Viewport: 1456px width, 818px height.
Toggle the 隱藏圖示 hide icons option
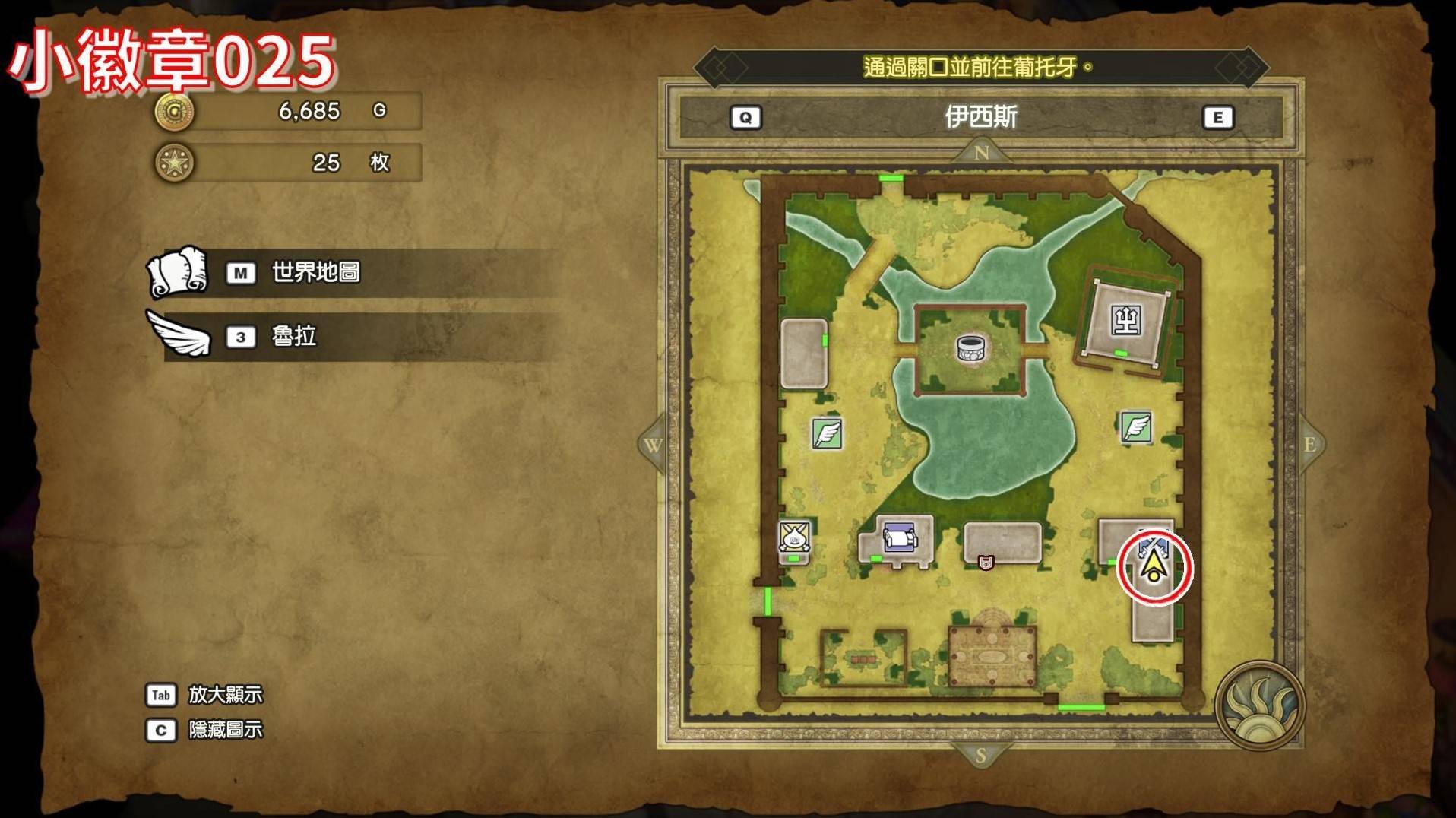pyautogui.click(x=224, y=731)
